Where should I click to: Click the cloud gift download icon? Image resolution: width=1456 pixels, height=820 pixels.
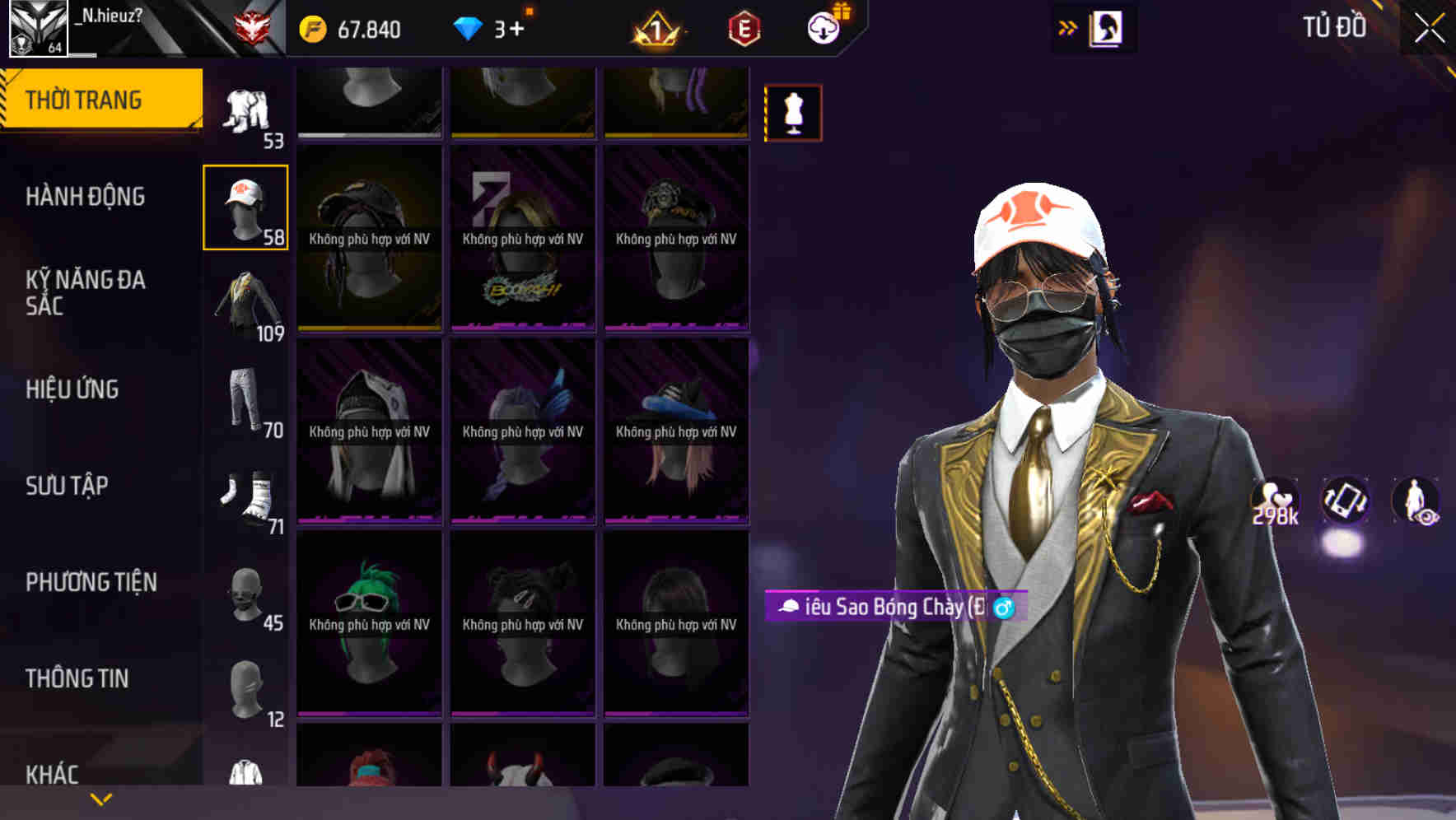click(823, 26)
